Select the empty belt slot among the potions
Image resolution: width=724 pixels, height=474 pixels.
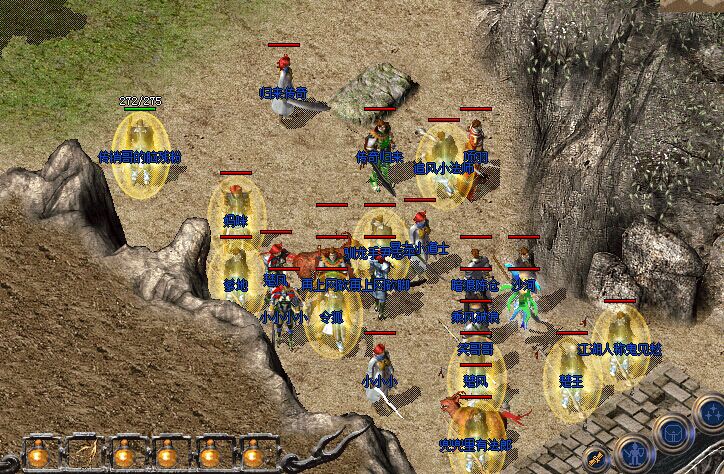pos(83,454)
